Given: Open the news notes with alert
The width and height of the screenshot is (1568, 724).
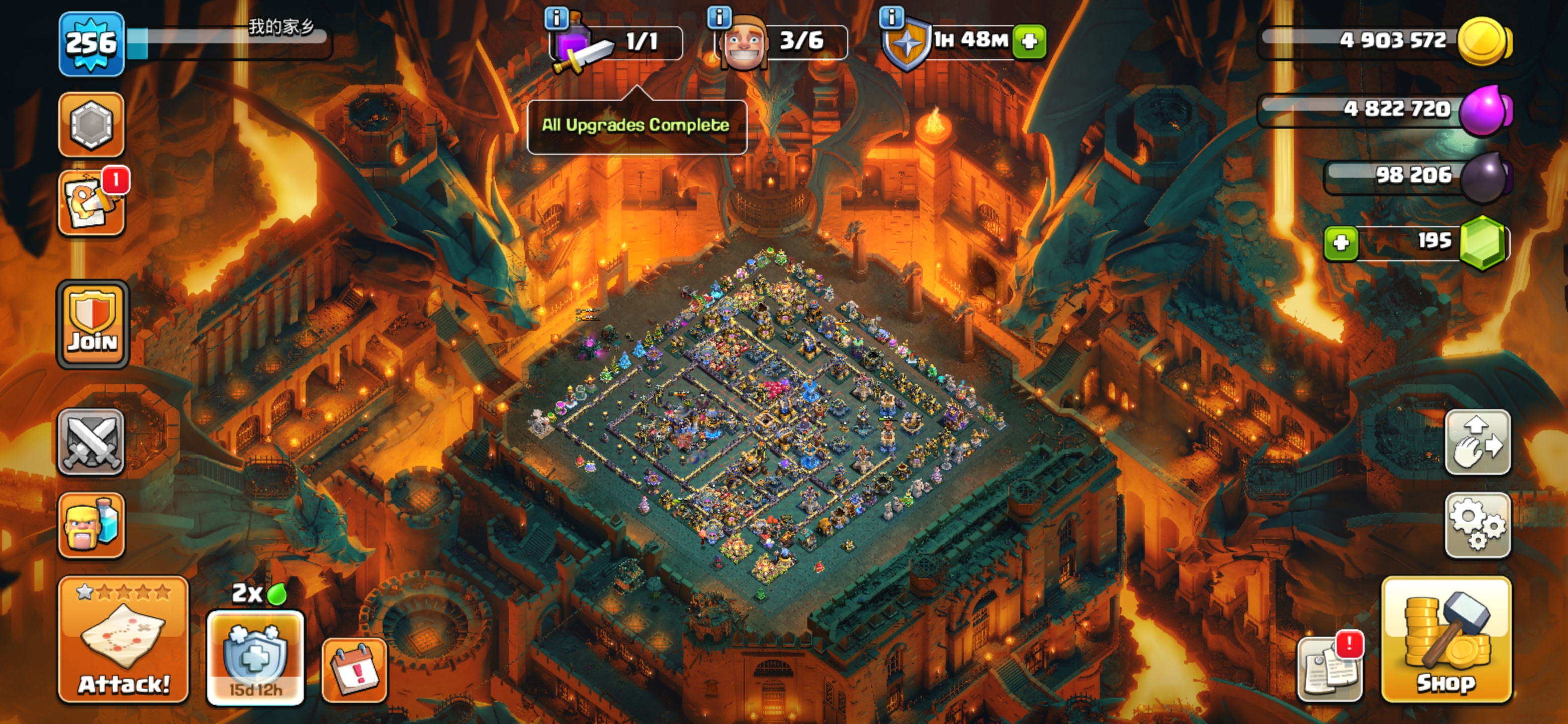Looking at the screenshot, I should click(x=1331, y=669).
